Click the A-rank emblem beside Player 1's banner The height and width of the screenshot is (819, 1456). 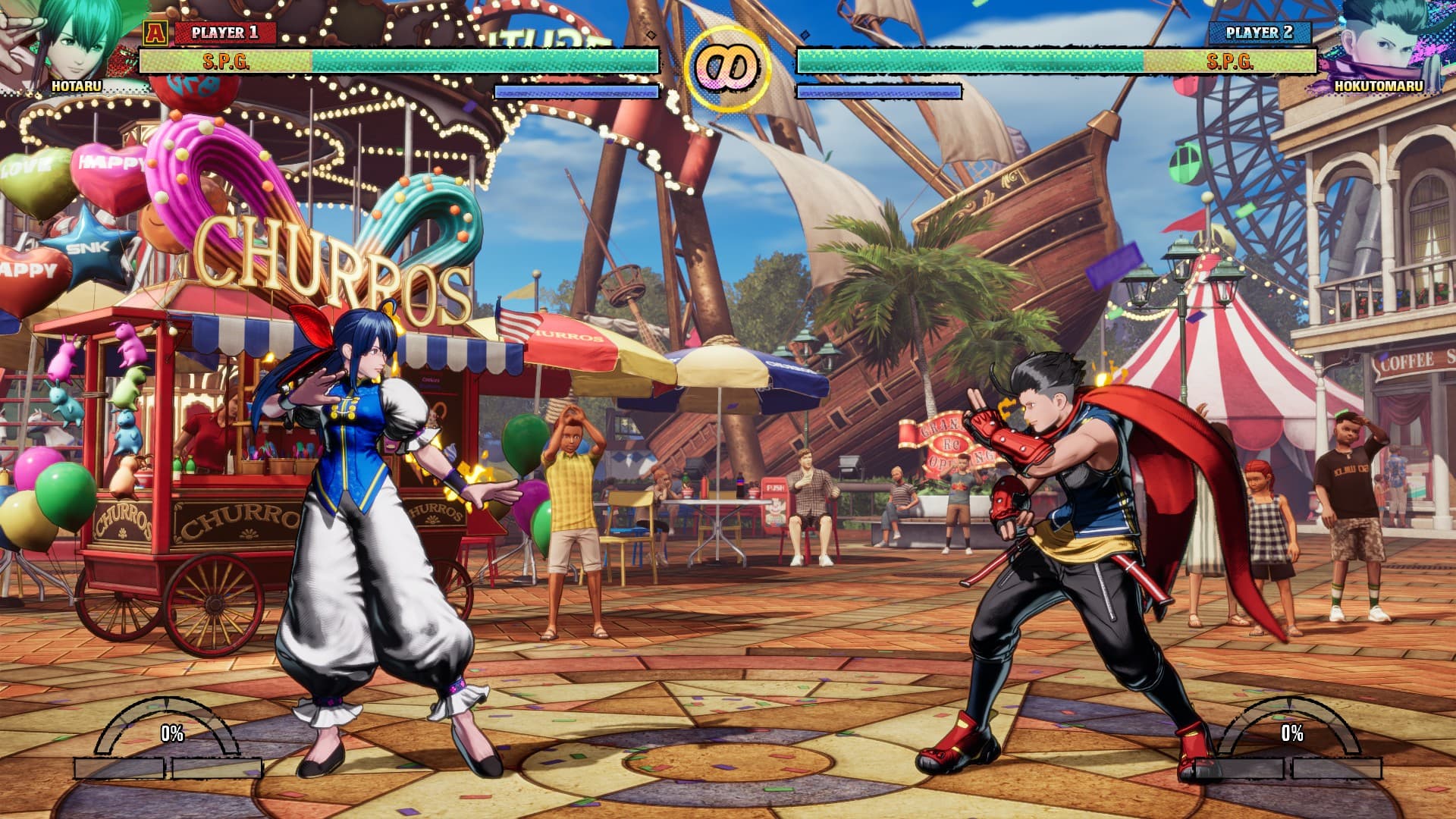click(x=154, y=32)
